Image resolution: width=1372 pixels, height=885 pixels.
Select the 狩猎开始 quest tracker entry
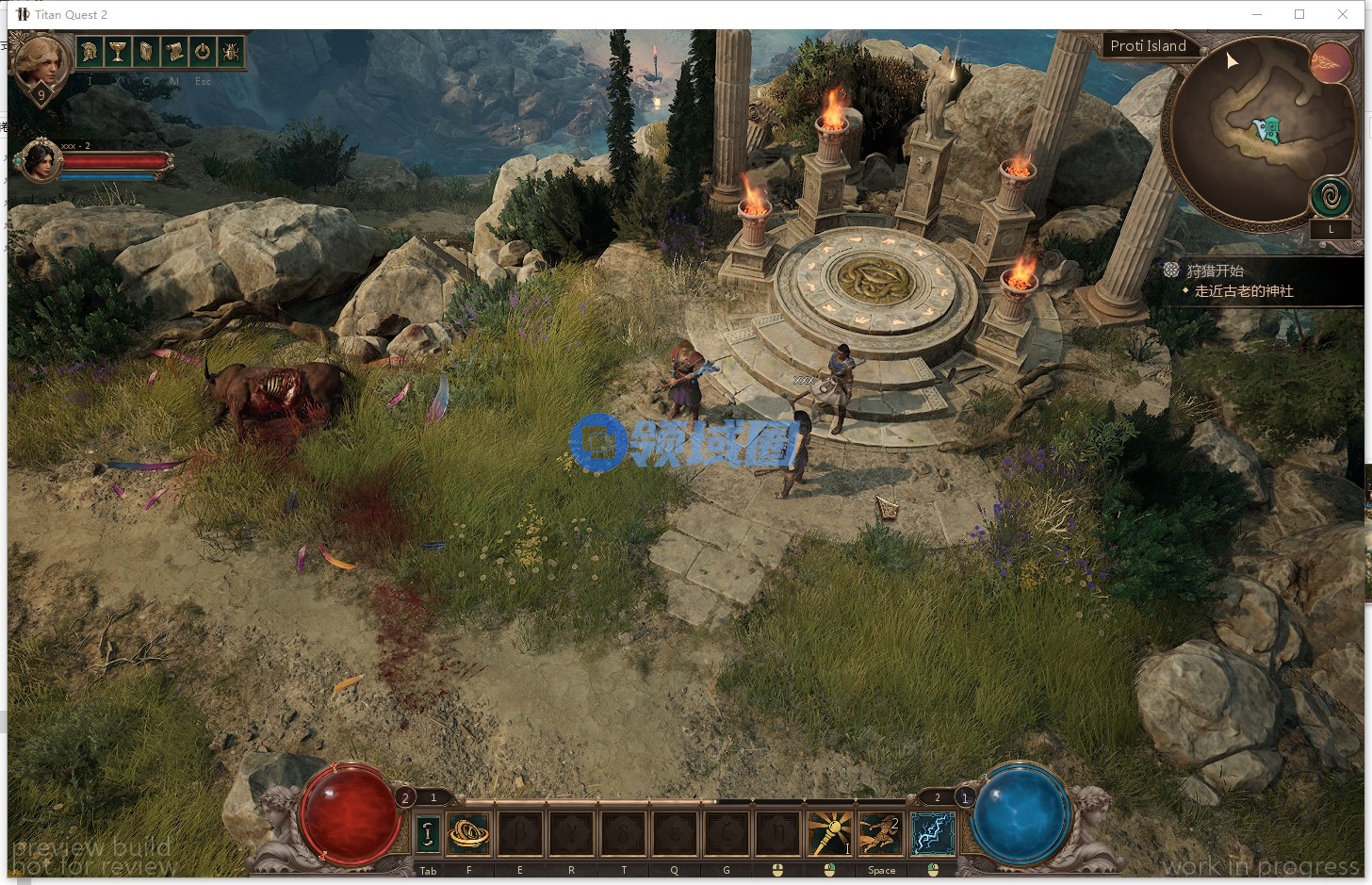(x=1215, y=270)
